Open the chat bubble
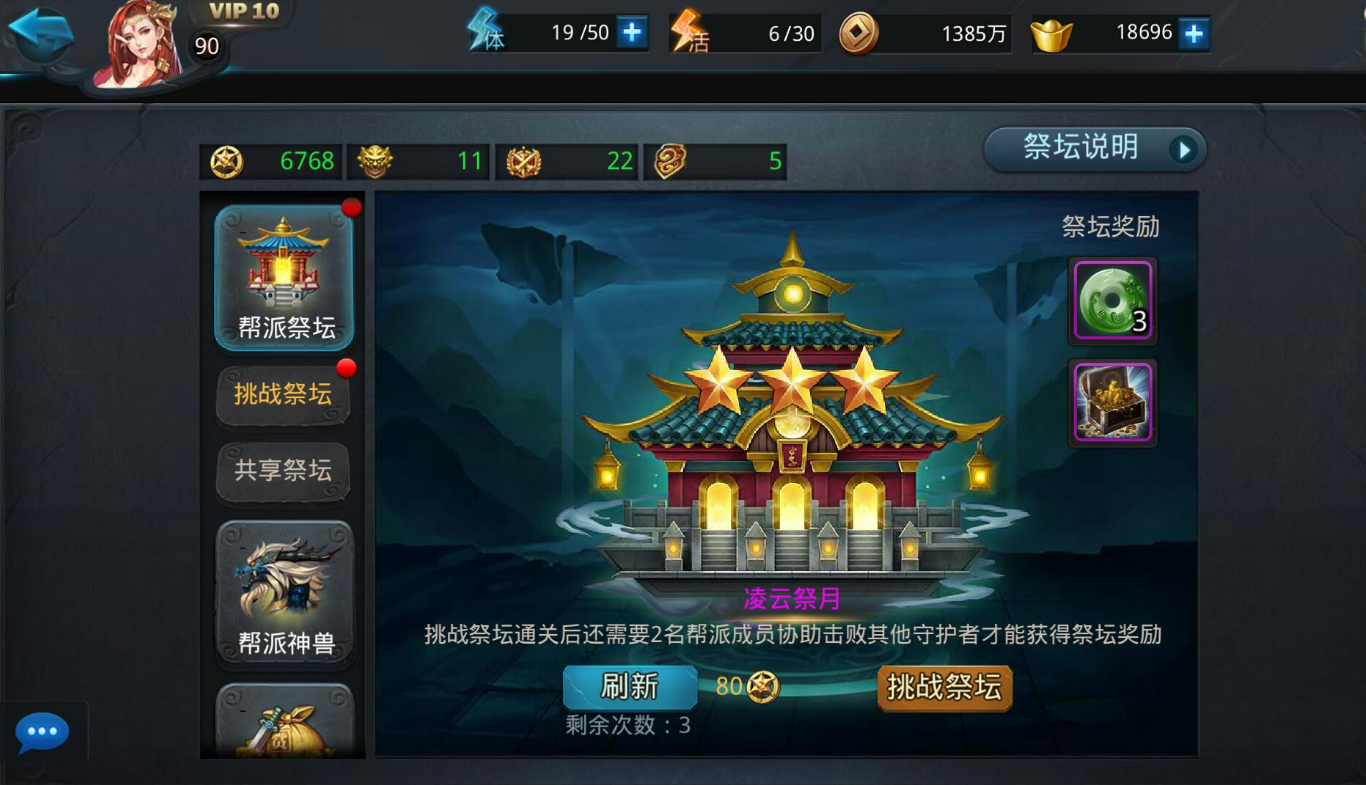 42,733
